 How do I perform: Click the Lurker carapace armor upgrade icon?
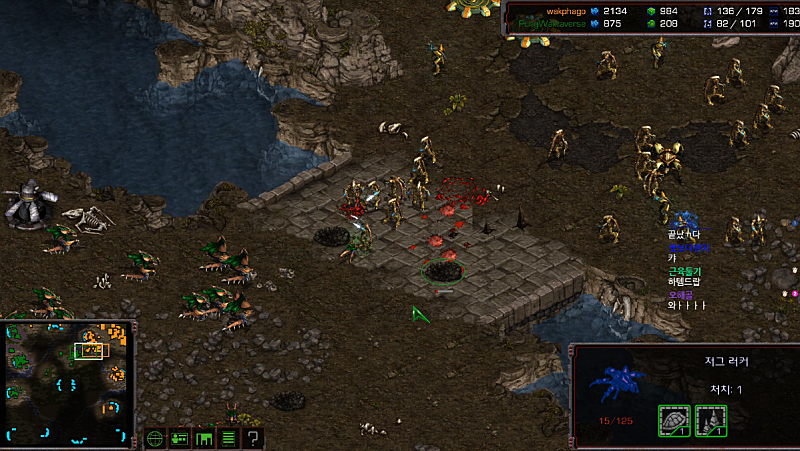coord(673,421)
